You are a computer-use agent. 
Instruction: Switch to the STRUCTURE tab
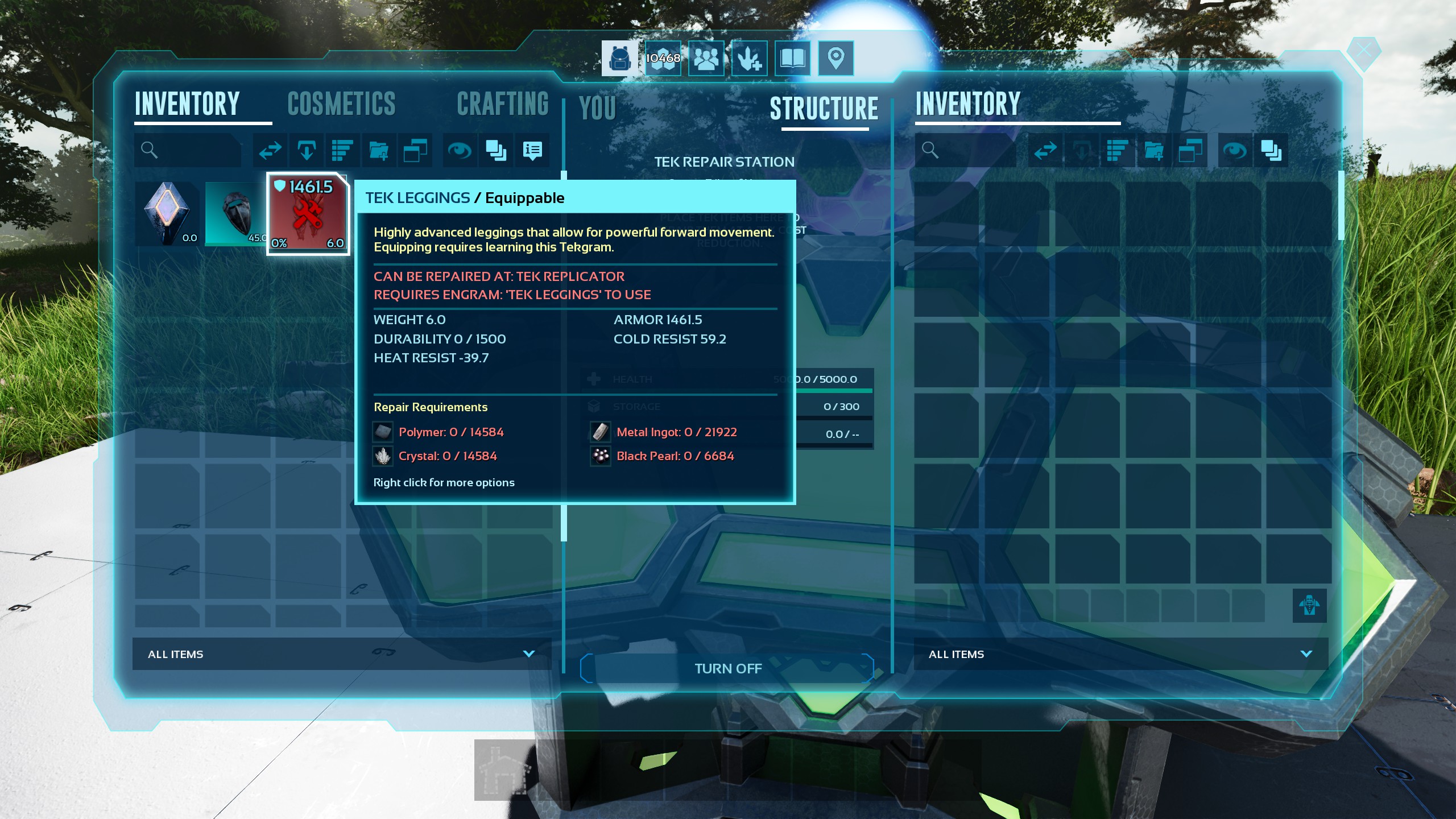[825, 108]
